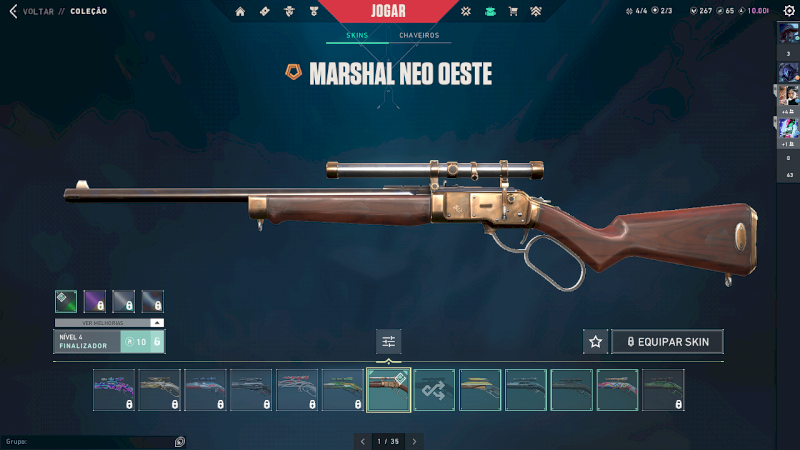Collapse the Ver Melhorias upgrades panel
Image resolution: width=800 pixels, height=450 pixels.
click(x=156, y=323)
